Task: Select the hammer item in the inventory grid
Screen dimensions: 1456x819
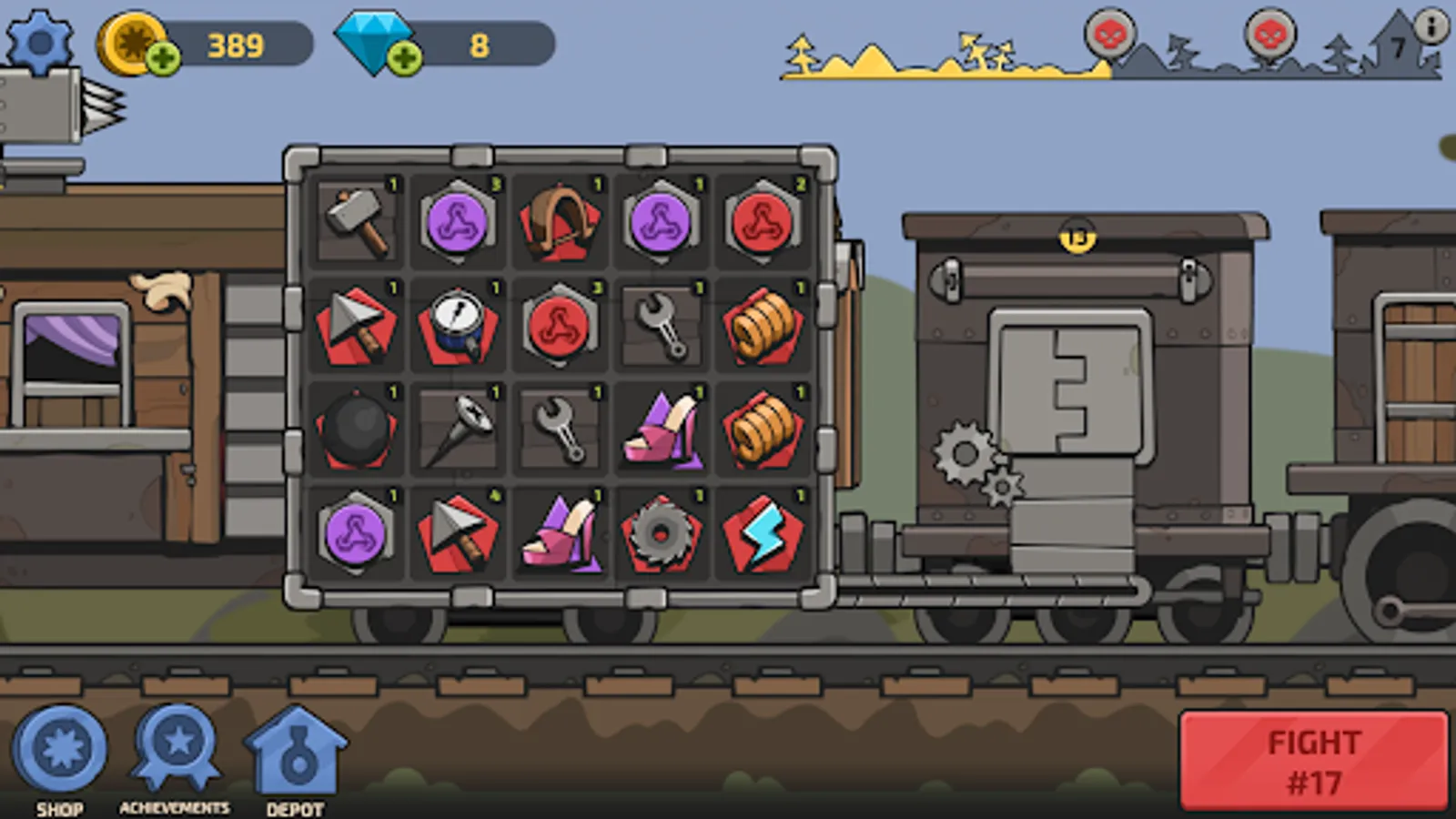Action: [355, 218]
